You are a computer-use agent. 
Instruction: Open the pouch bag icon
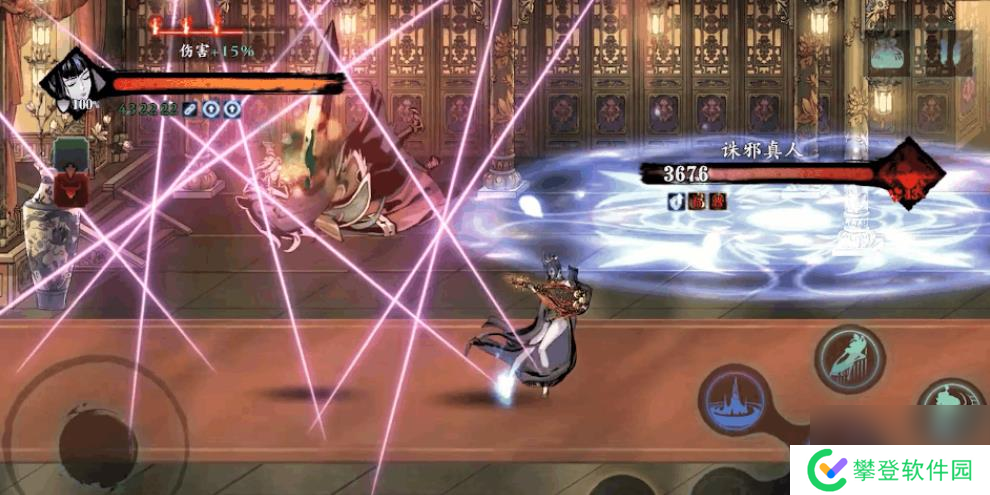click(x=888, y=54)
